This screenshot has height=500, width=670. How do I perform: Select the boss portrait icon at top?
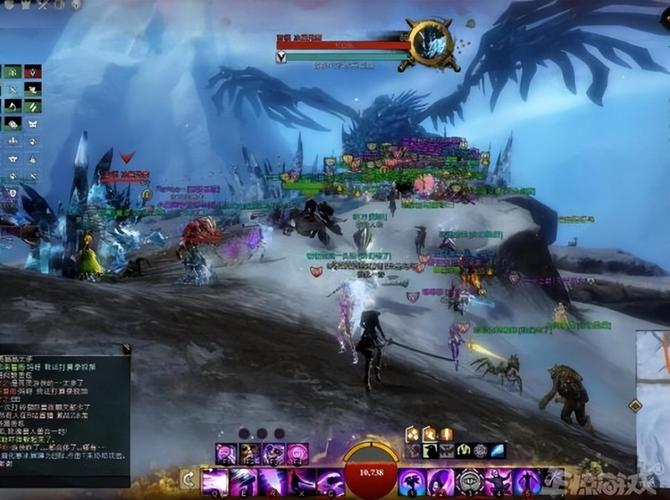point(434,44)
